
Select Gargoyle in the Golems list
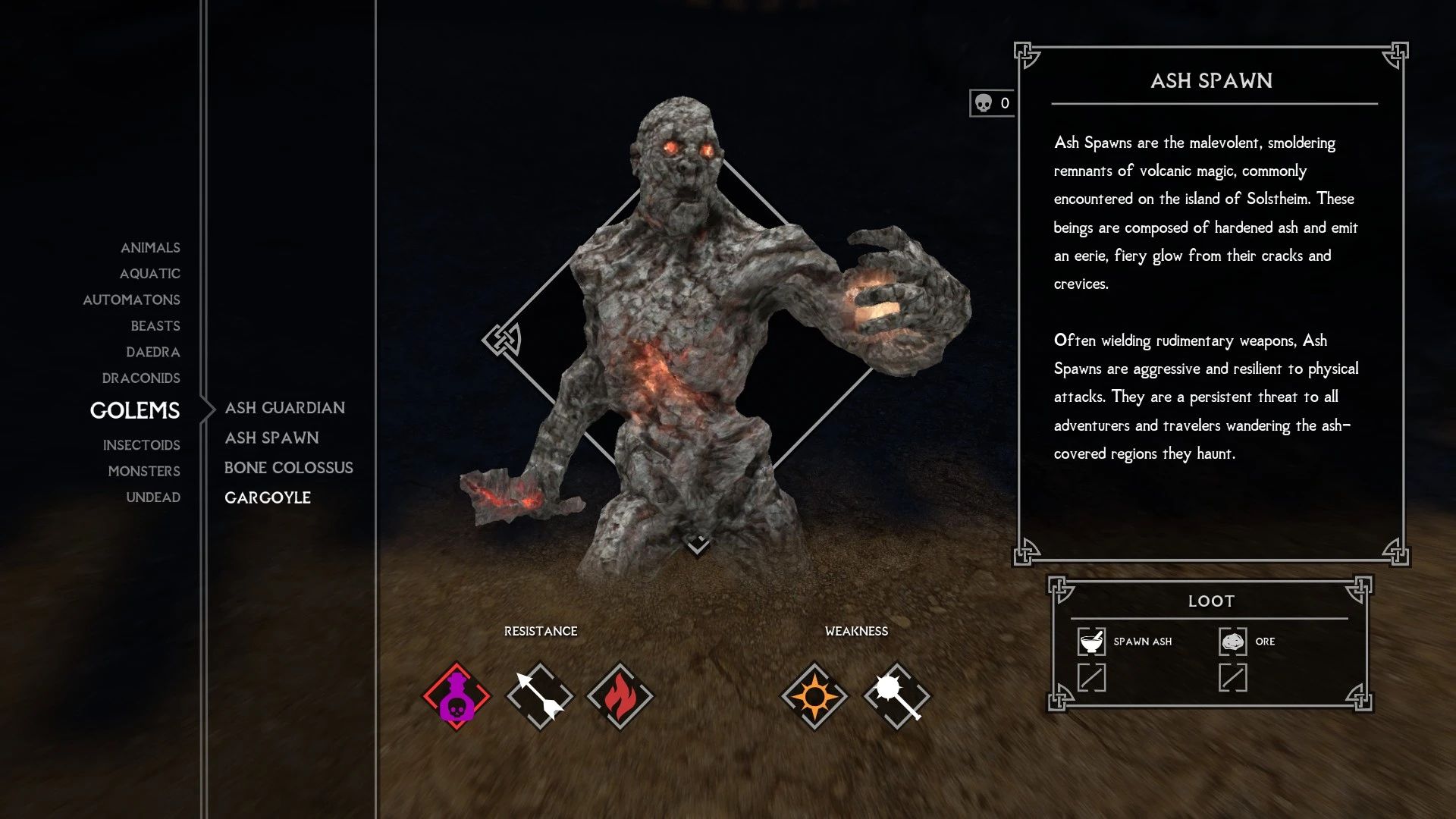[x=268, y=497]
